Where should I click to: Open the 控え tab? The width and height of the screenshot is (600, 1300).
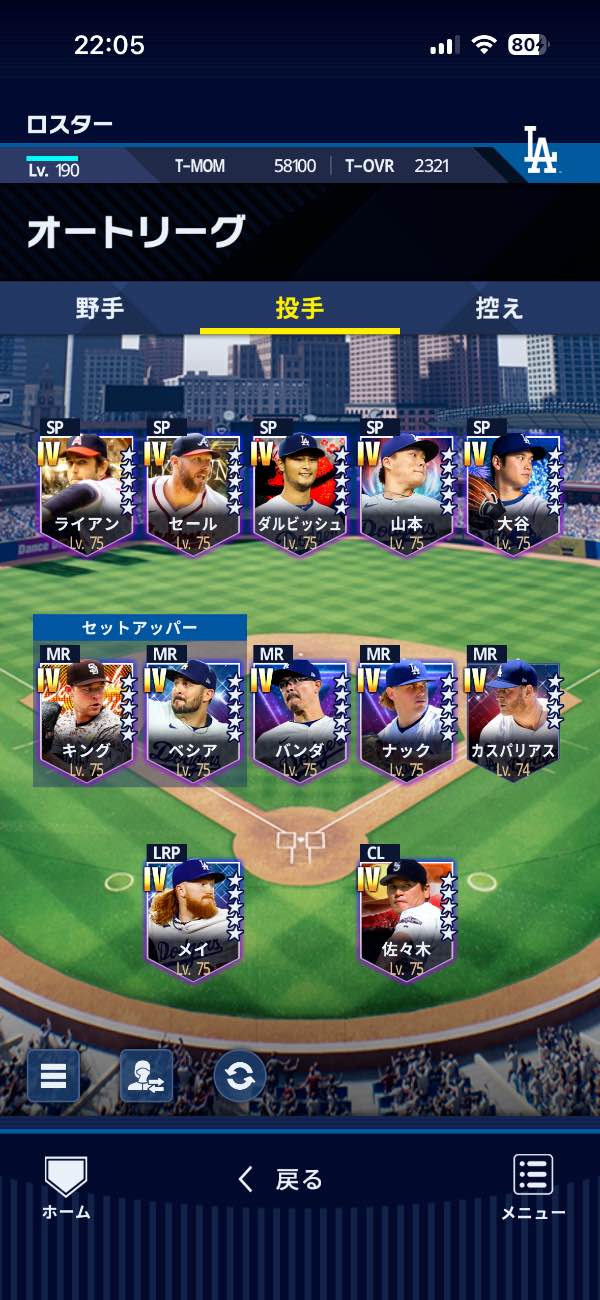coord(499,308)
